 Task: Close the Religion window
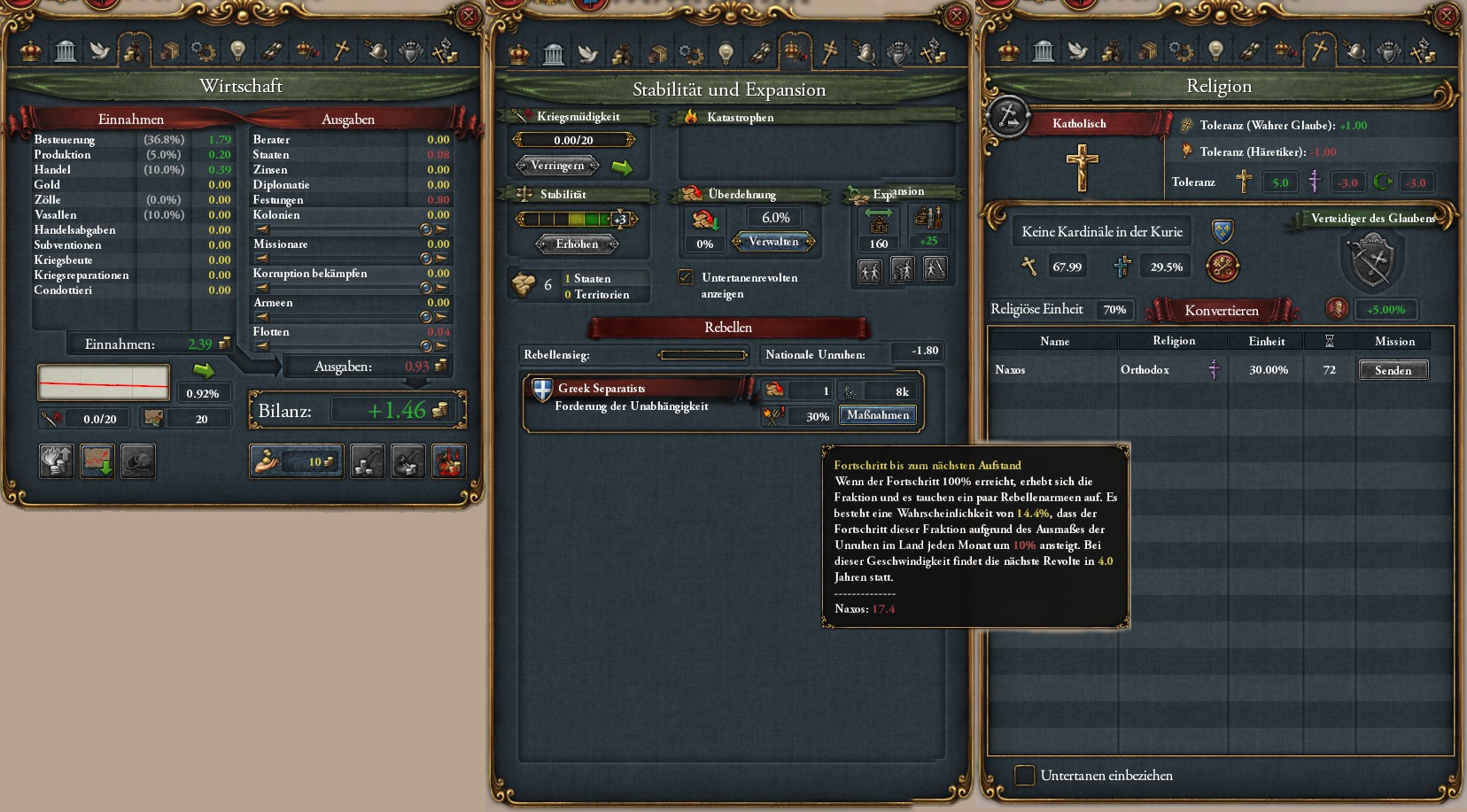click(1446, 16)
